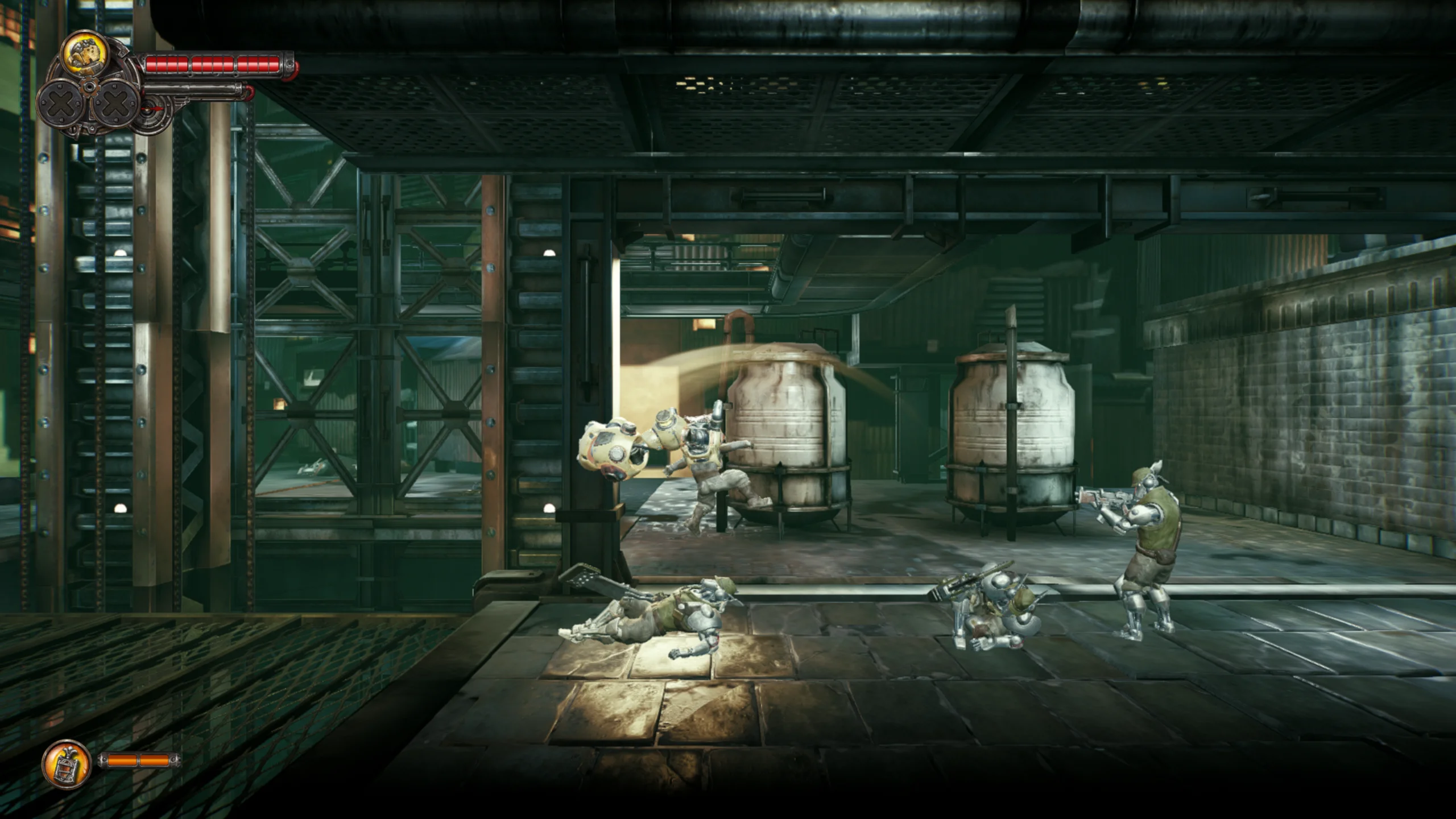Use the carrot juice flask item
The image size is (1456, 819).
tap(67, 764)
